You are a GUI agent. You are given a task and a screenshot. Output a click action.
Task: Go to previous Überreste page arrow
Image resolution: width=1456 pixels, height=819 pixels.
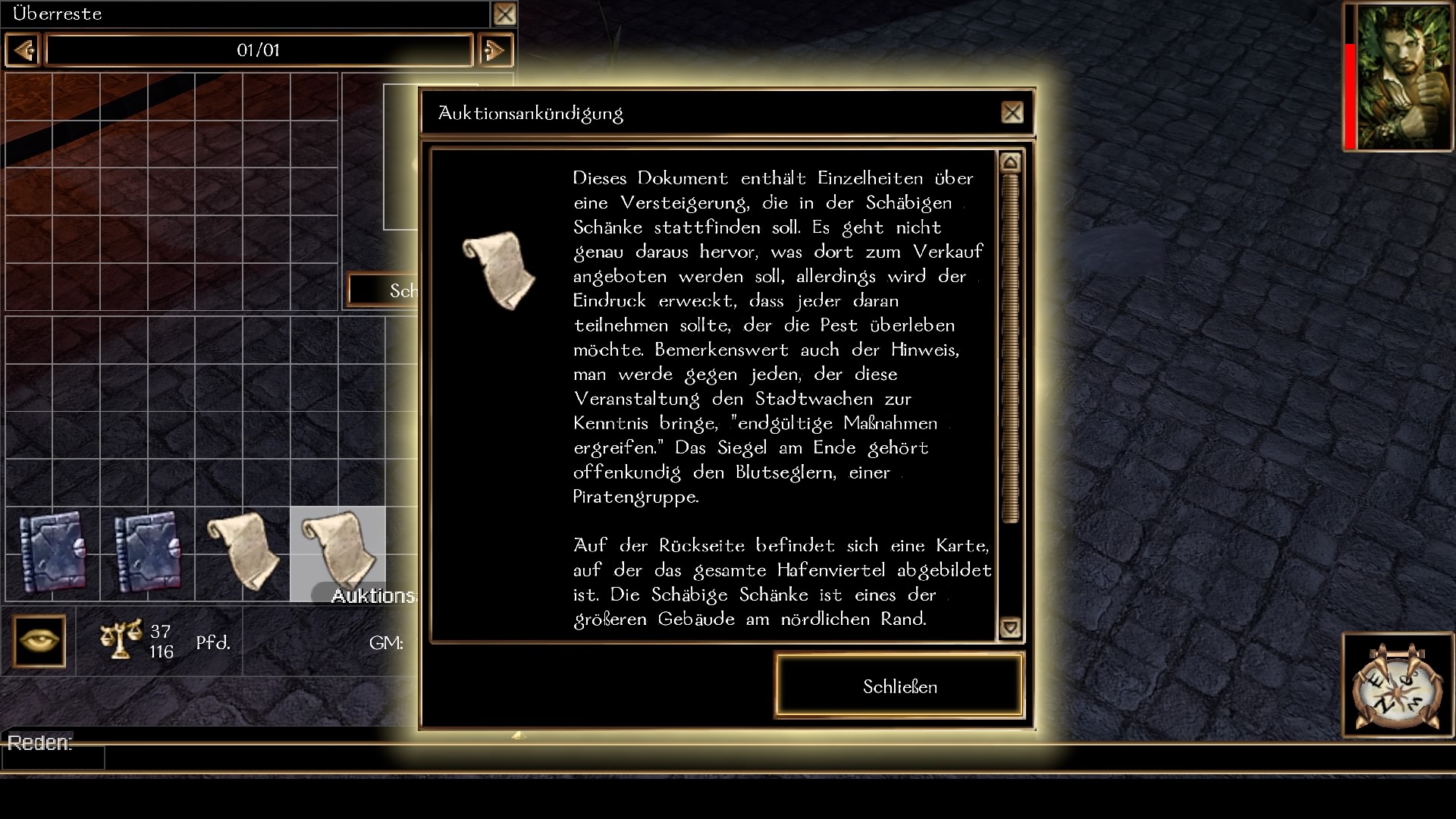(x=23, y=51)
